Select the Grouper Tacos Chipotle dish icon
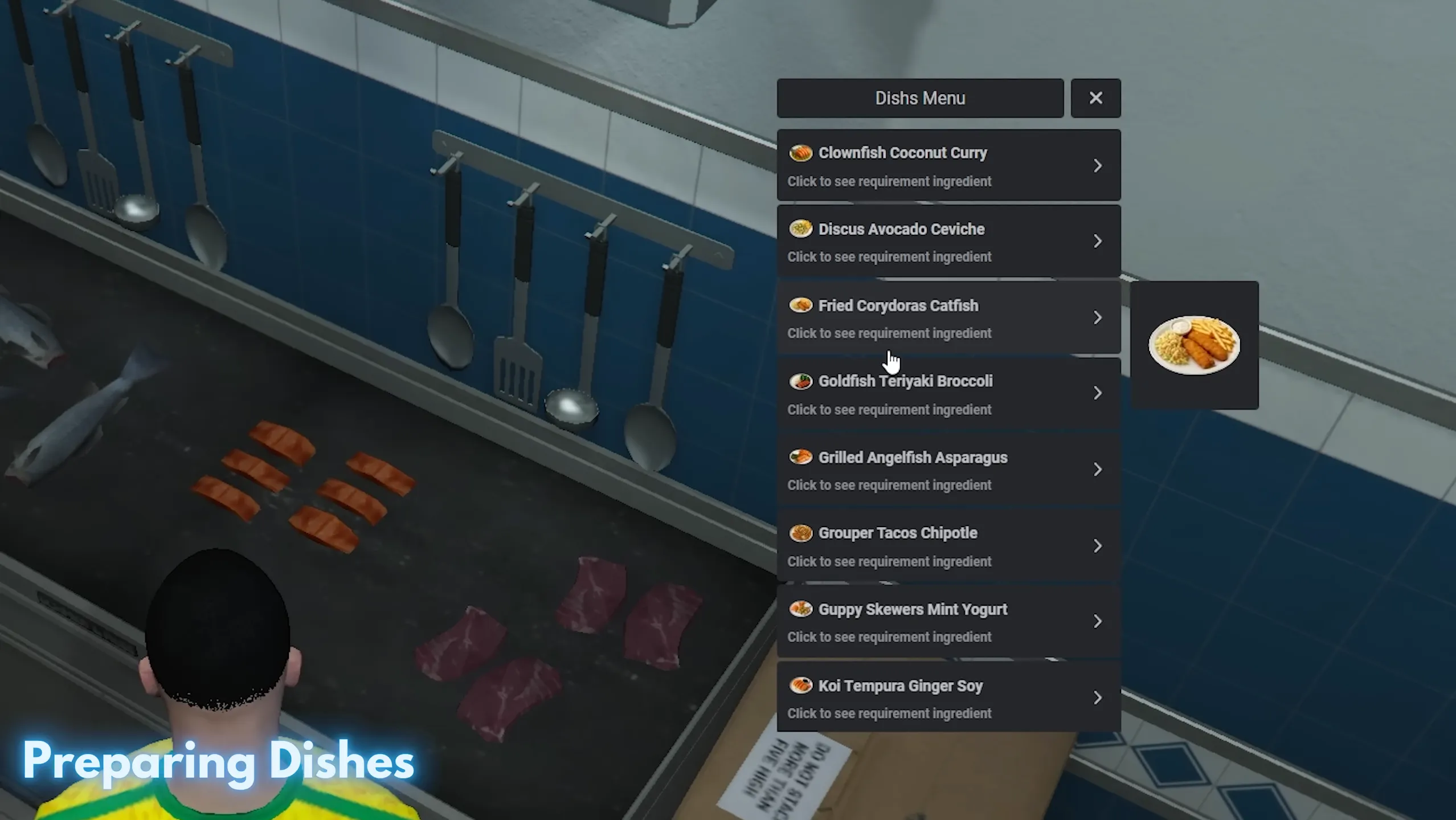Viewport: 1456px width, 820px height. coord(801,533)
